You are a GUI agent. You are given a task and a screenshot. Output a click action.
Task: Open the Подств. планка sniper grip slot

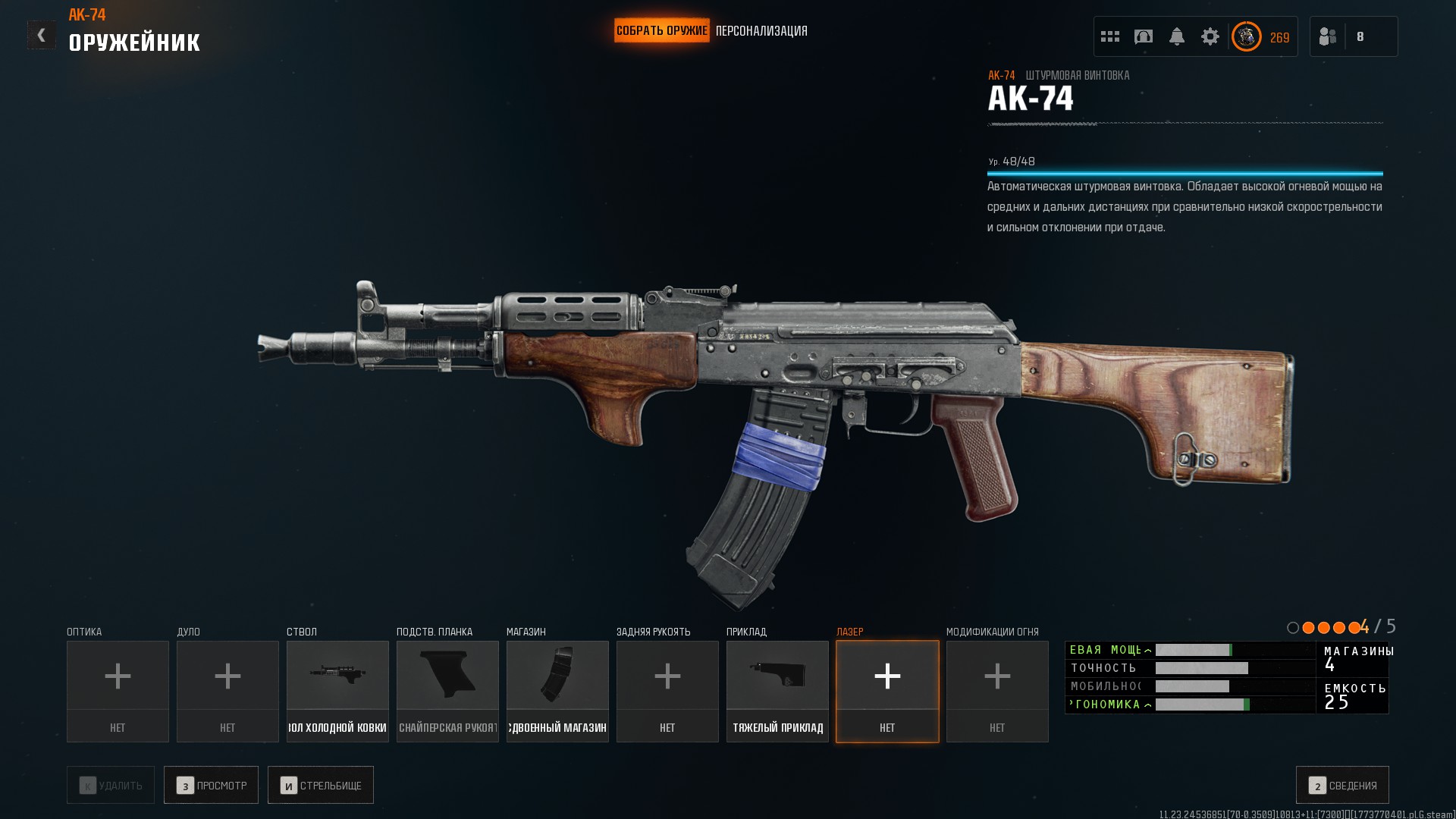coord(447,691)
